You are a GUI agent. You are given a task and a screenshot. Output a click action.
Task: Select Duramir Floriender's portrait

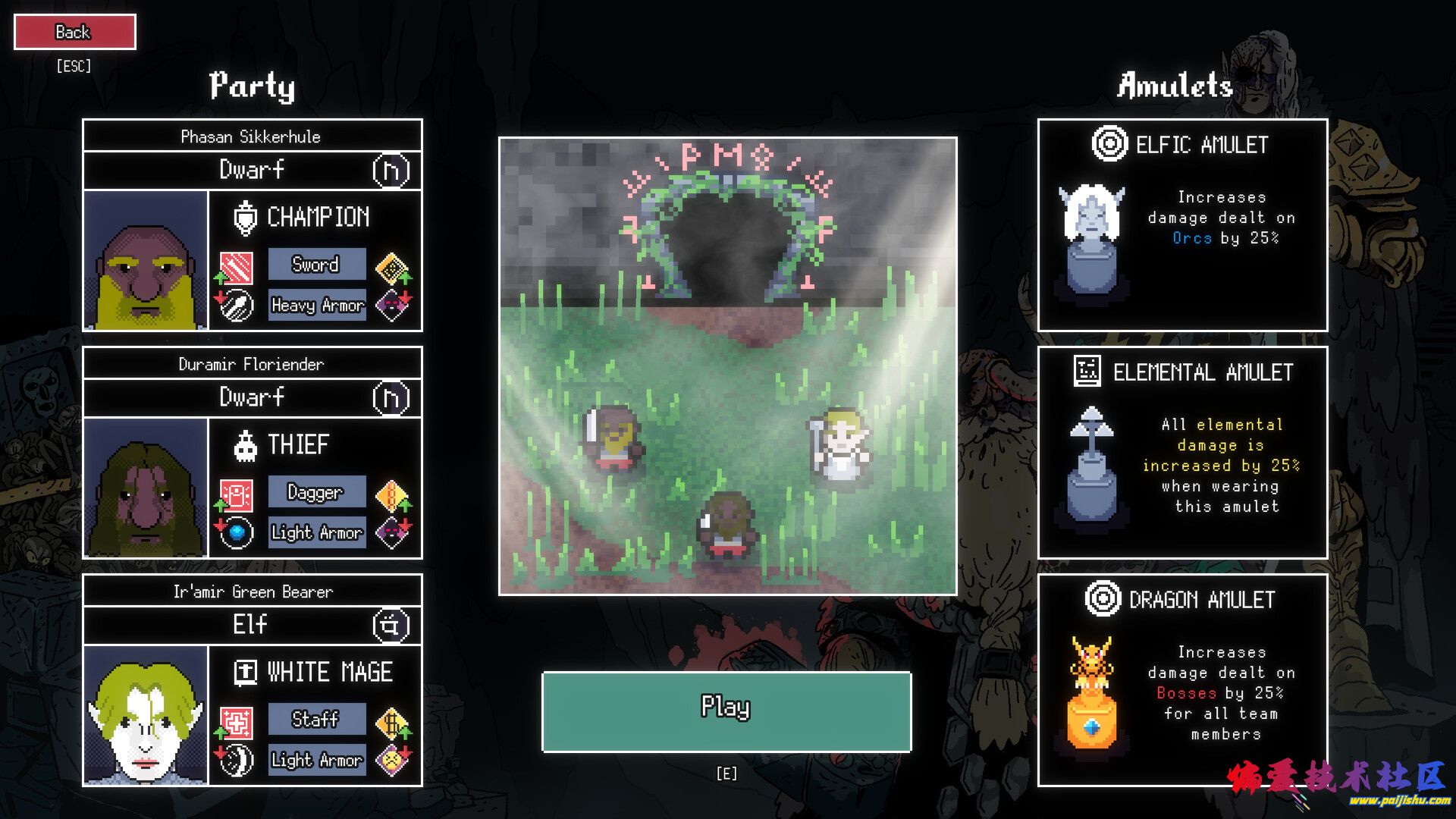pyautogui.click(x=145, y=488)
